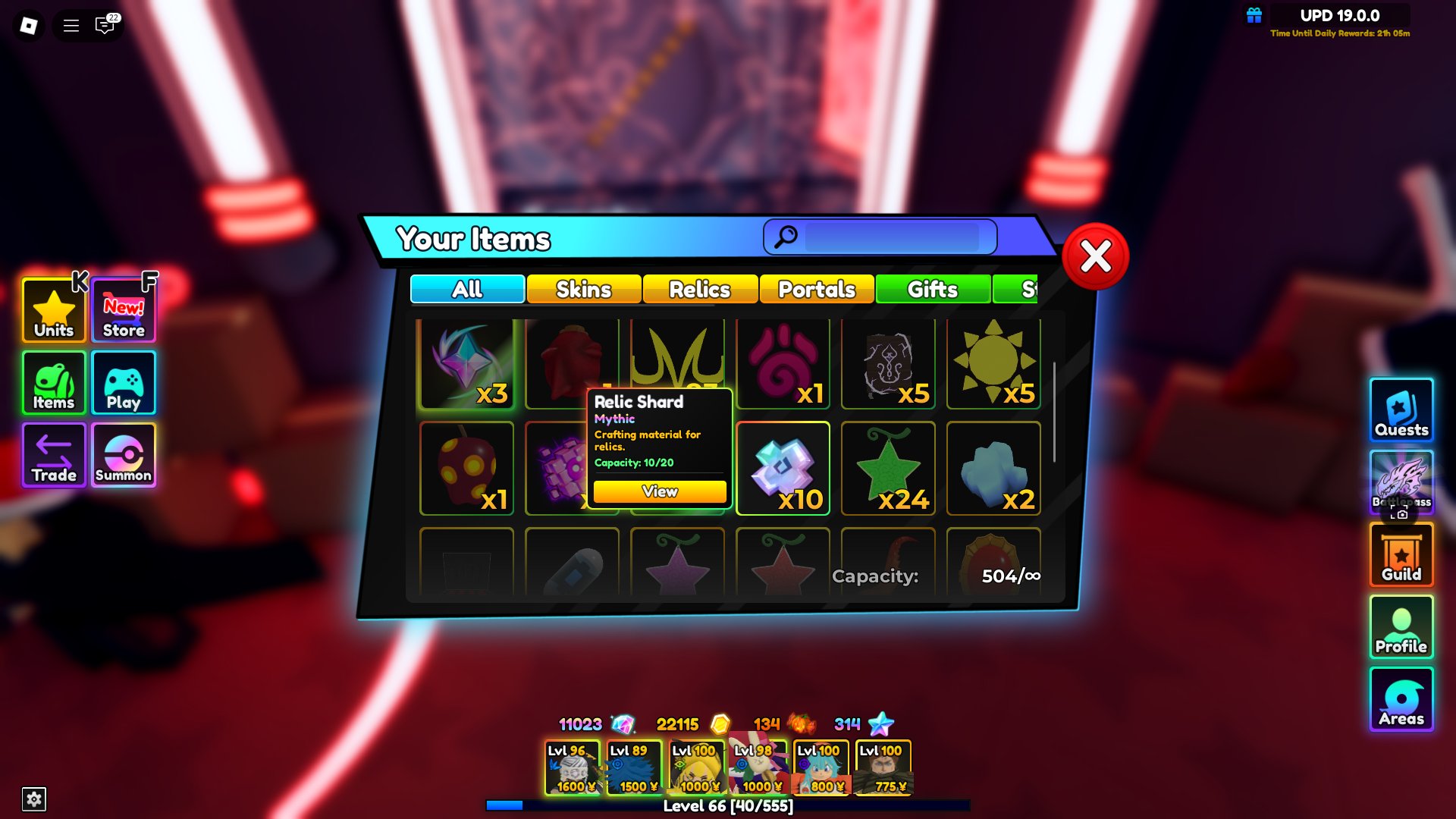The height and width of the screenshot is (819, 1456).
Task: View your Profile
Action: (1401, 627)
